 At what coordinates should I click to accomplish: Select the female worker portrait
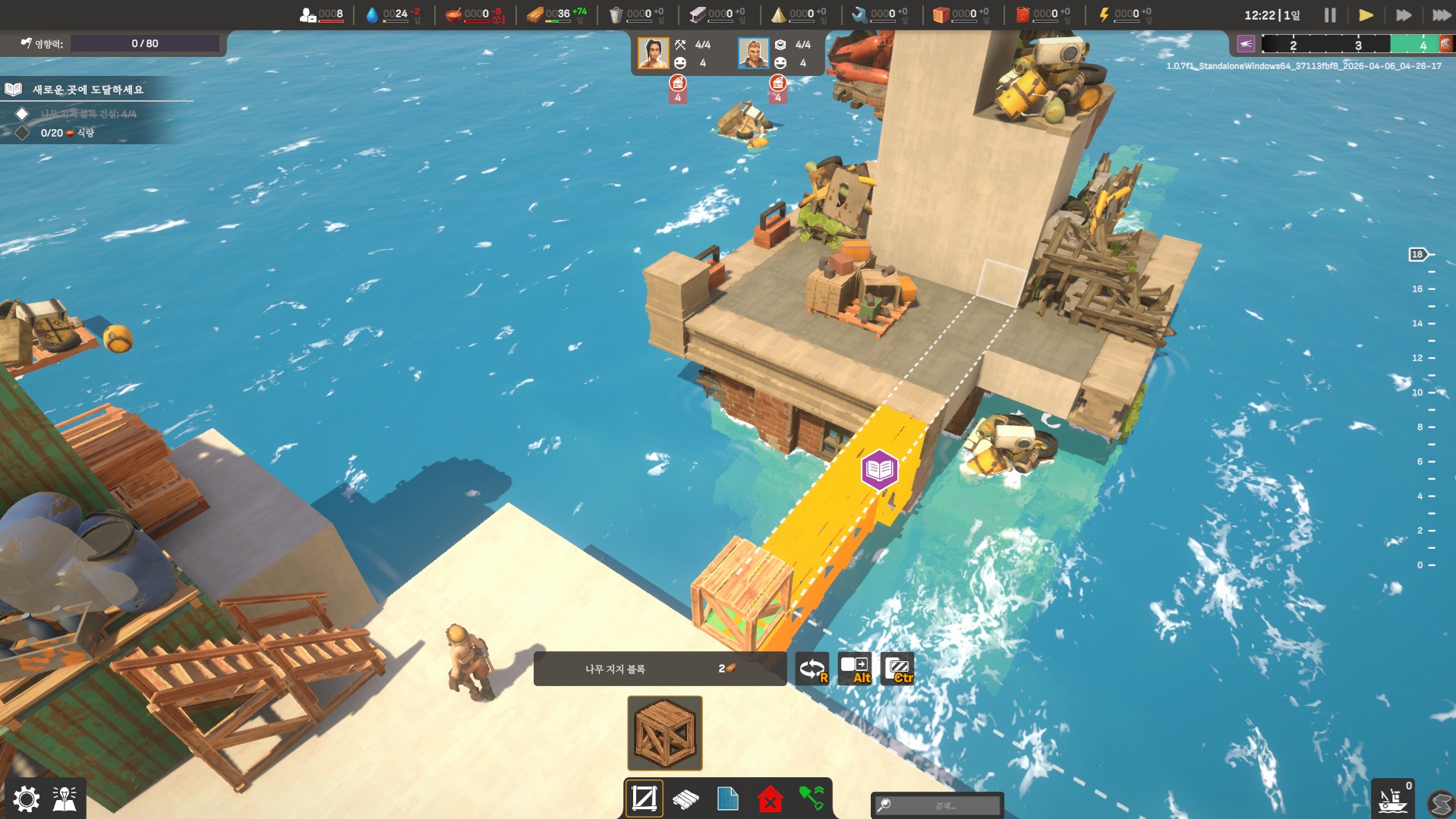(x=653, y=53)
